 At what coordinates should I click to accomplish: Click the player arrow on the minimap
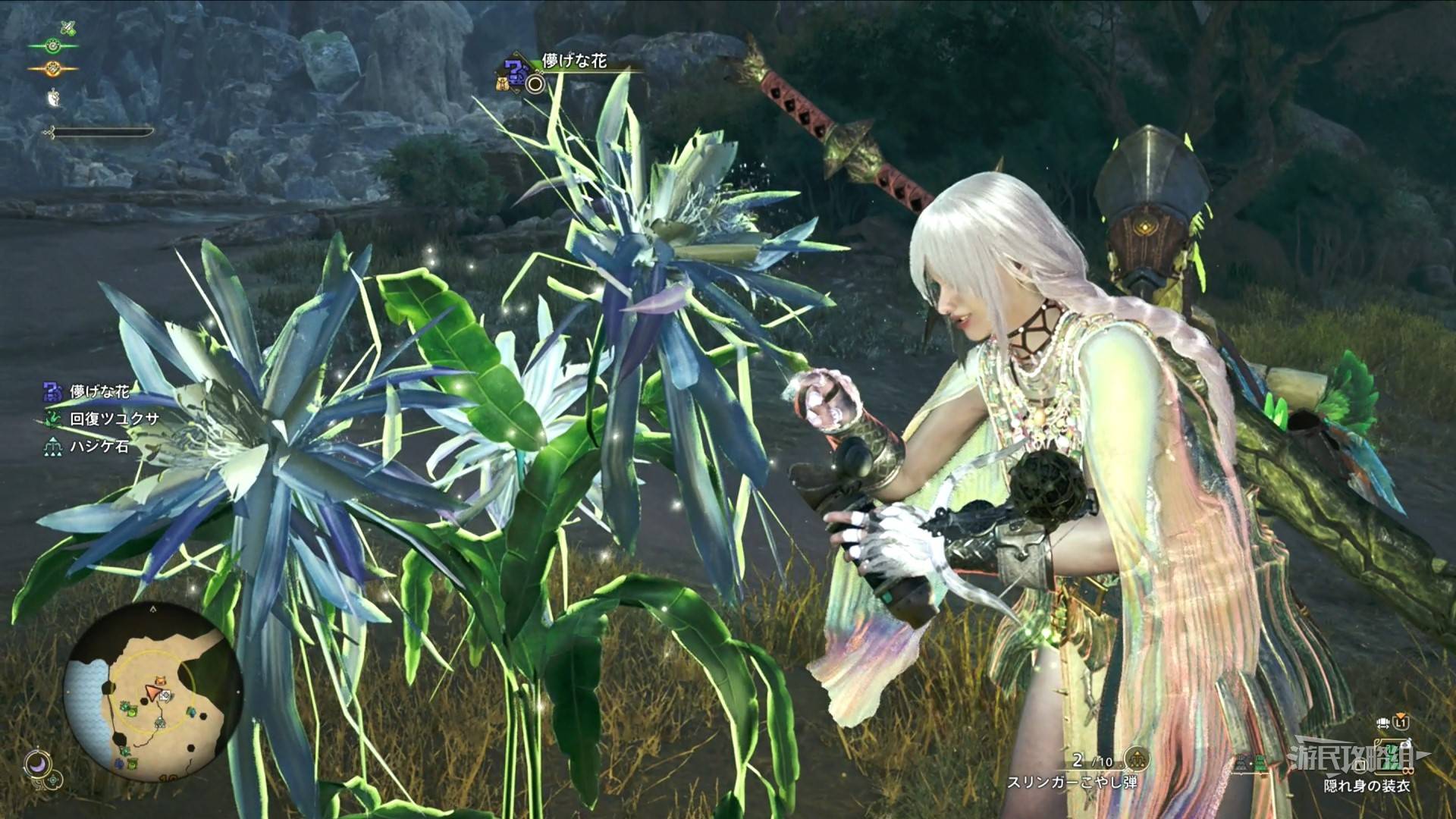click(x=153, y=692)
